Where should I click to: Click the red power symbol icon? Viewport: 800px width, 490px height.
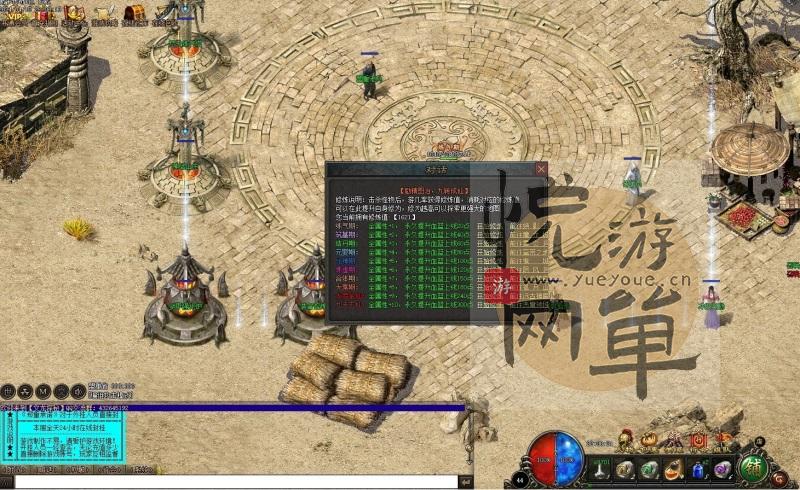pyautogui.click(x=699, y=439)
